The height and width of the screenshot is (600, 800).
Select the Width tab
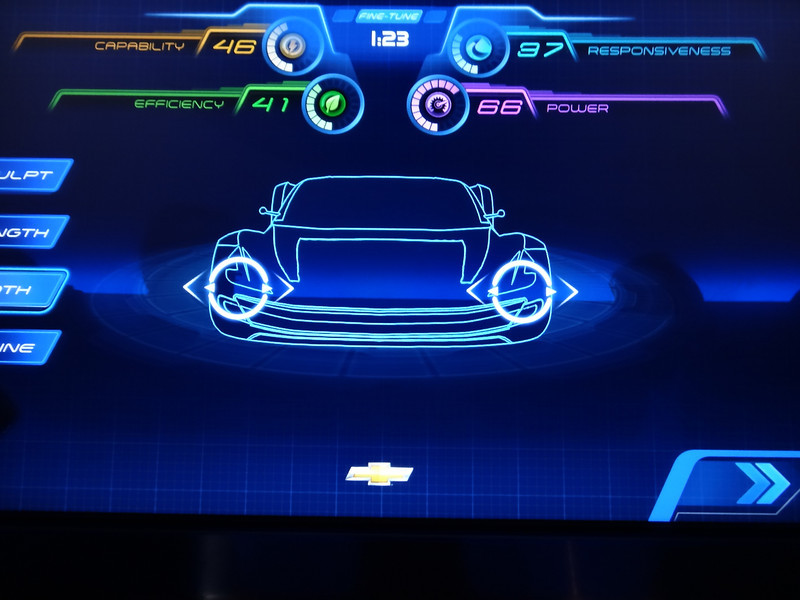(x=29, y=290)
